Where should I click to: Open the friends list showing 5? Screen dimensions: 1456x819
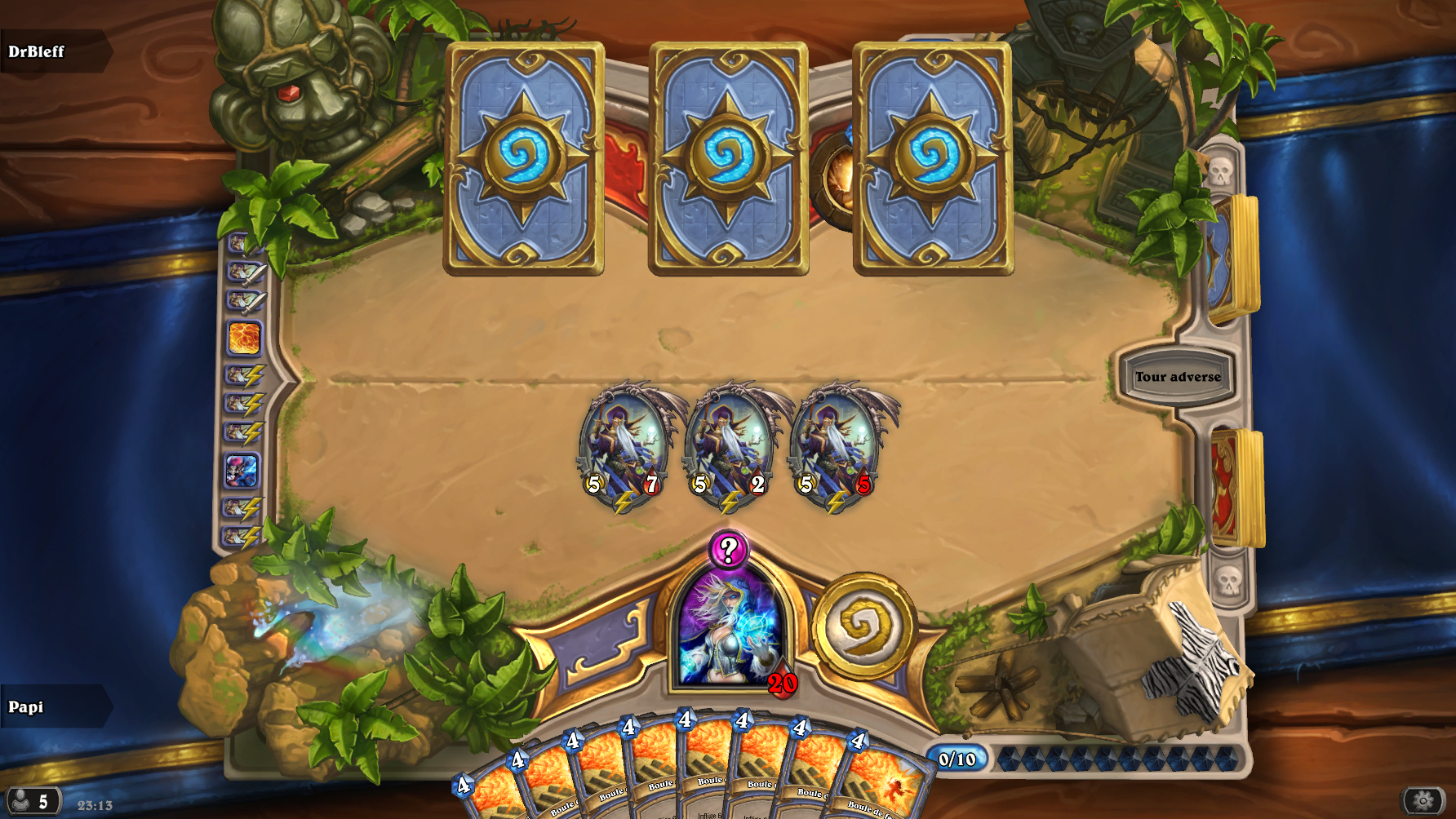click(33, 802)
